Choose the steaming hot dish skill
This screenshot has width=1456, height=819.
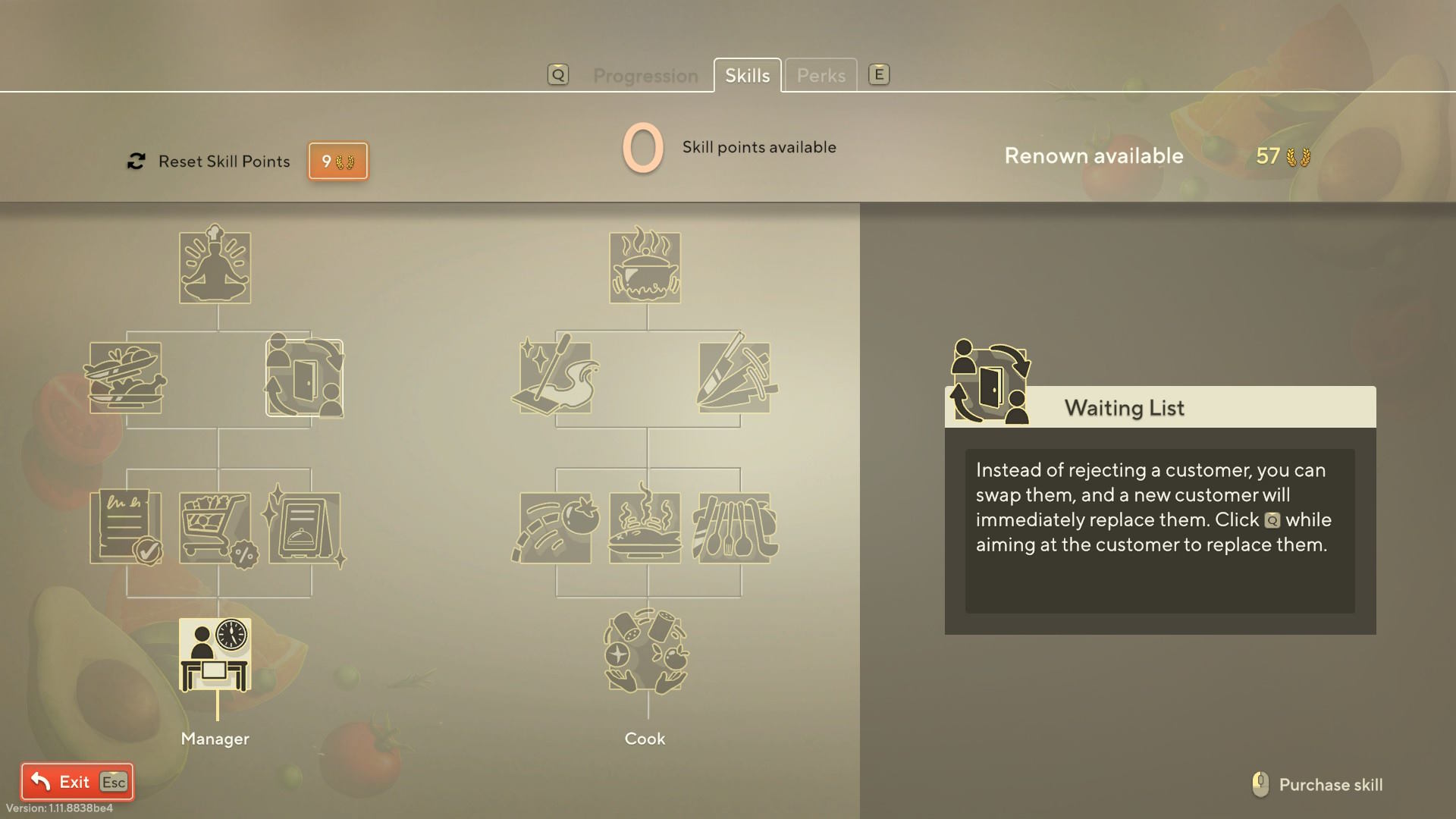click(645, 528)
